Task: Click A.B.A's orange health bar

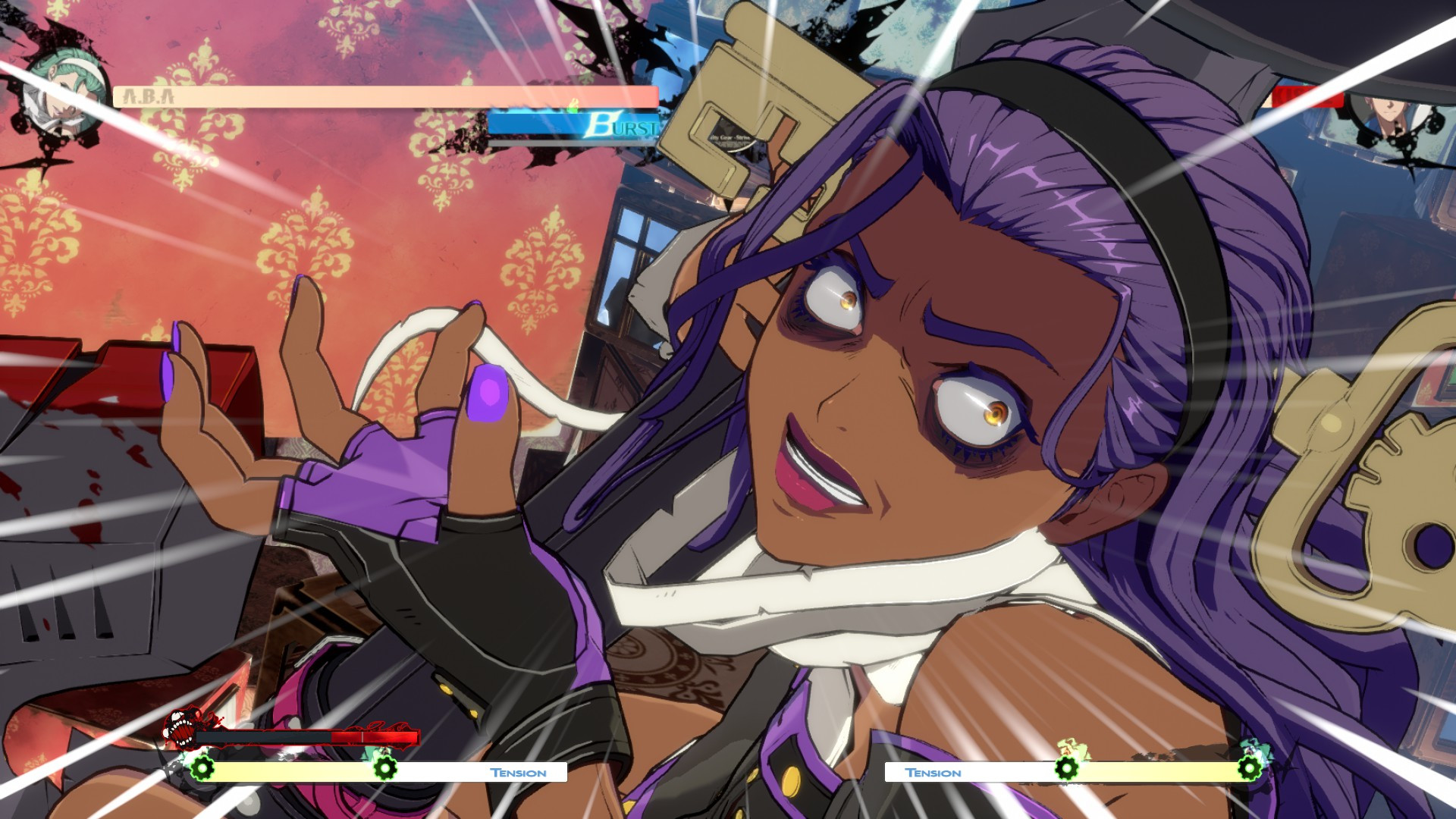Action: (x=341, y=96)
